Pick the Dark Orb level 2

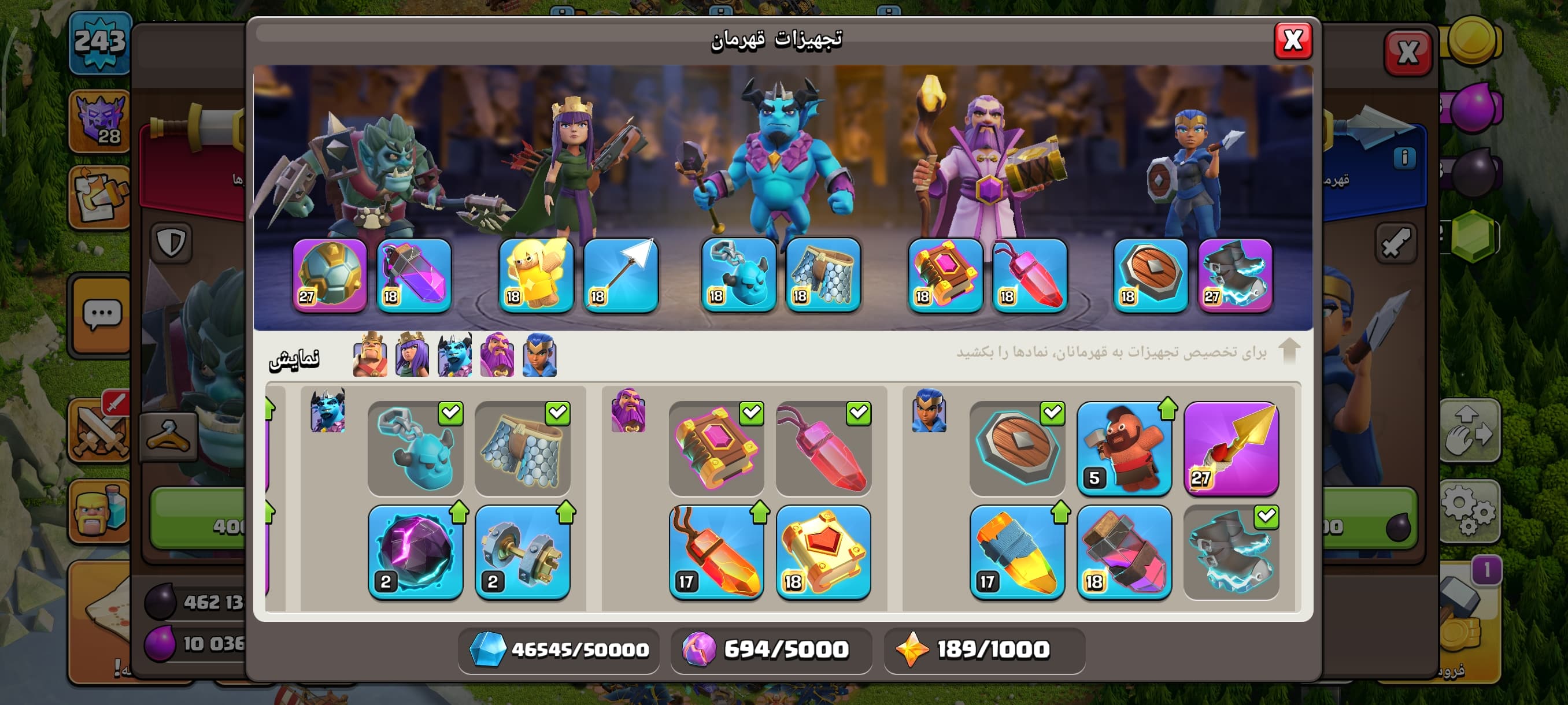[x=416, y=552]
